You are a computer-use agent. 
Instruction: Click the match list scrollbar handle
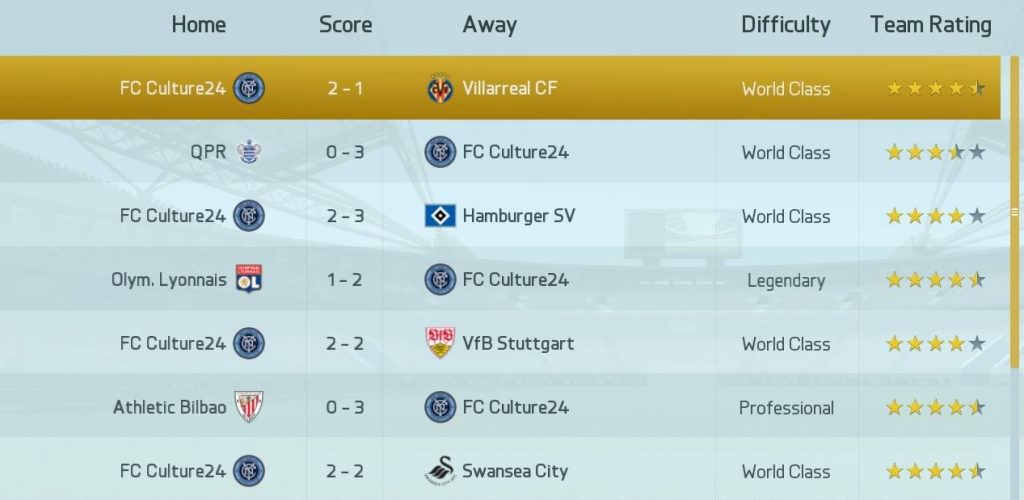click(1016, 212)
